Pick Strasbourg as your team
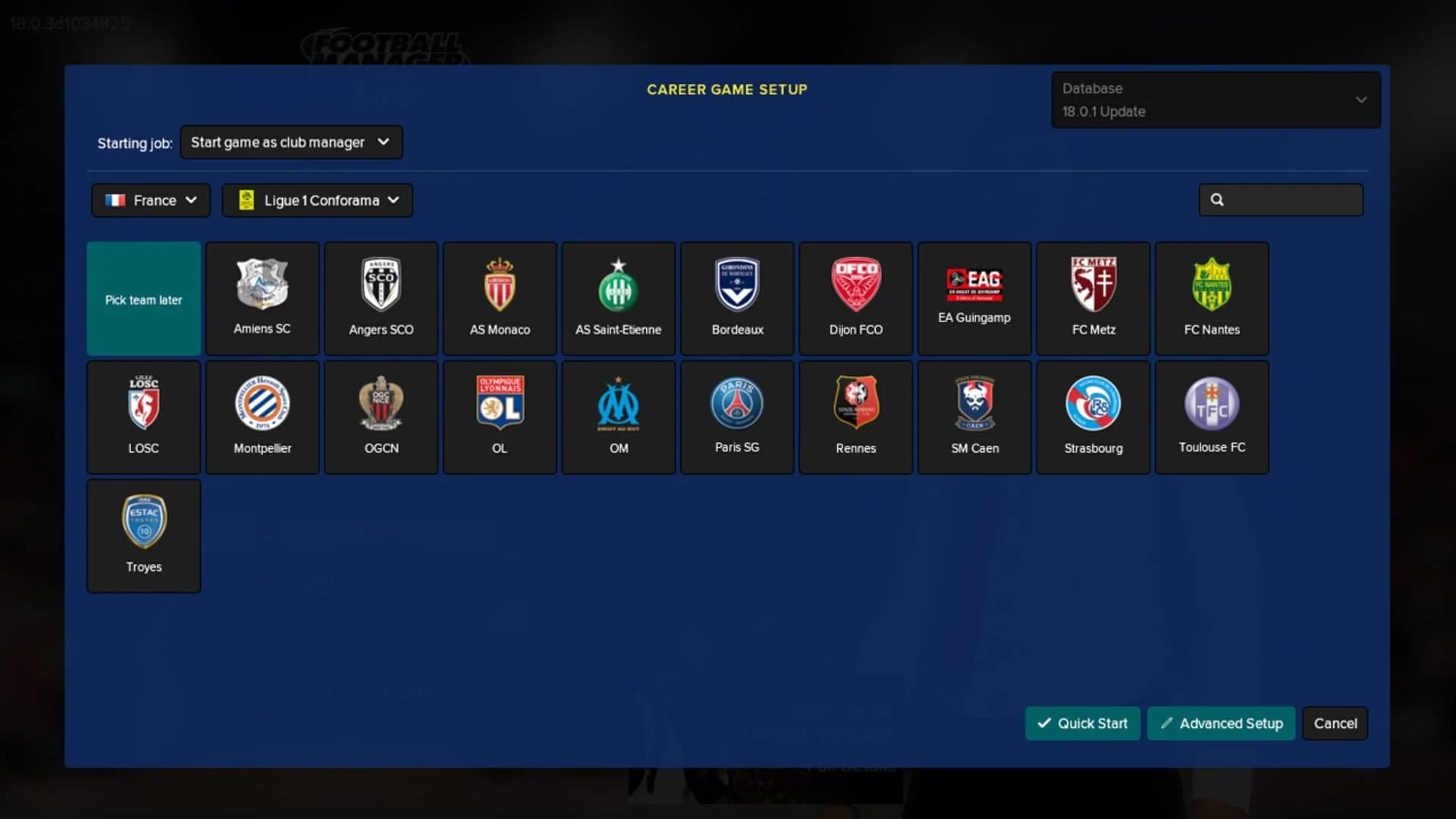 (1093, 416)
